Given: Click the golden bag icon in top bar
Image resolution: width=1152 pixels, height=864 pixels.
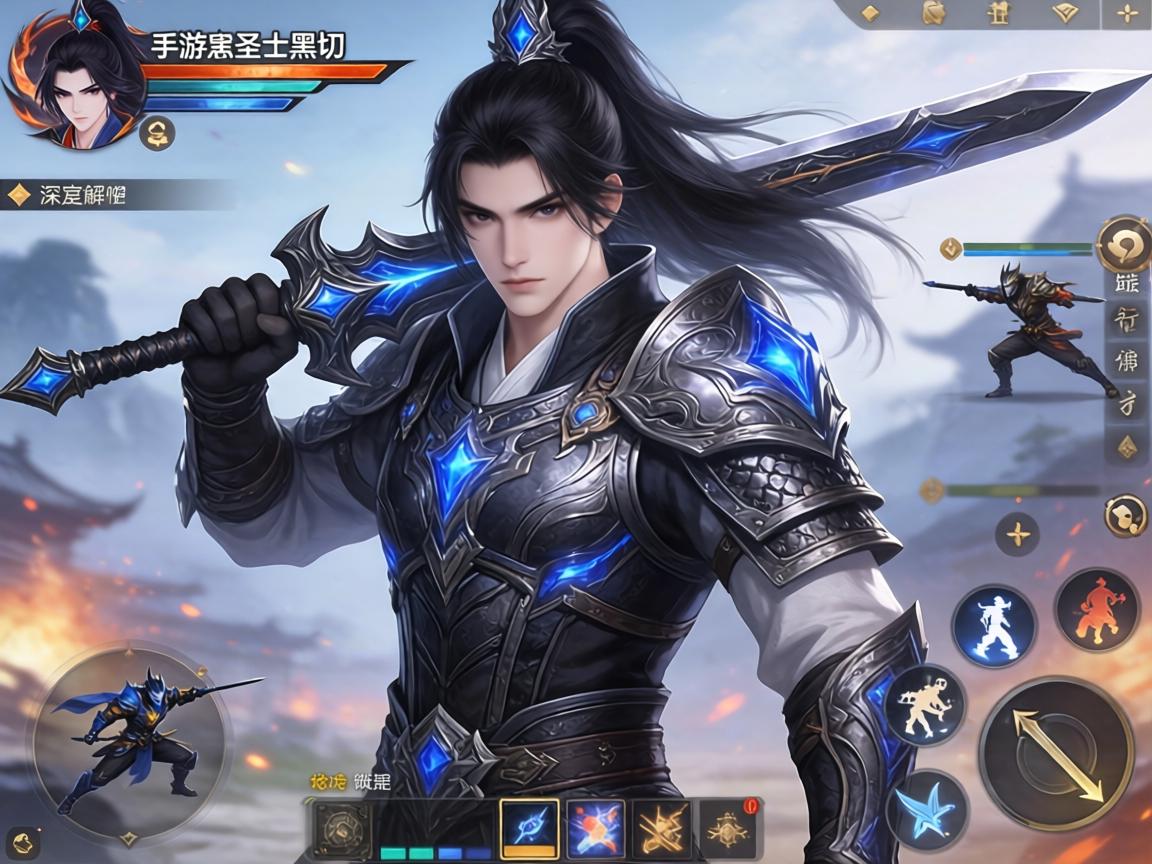Looking at the screenshot, I should pyautogui.click(x=932, y=13).
